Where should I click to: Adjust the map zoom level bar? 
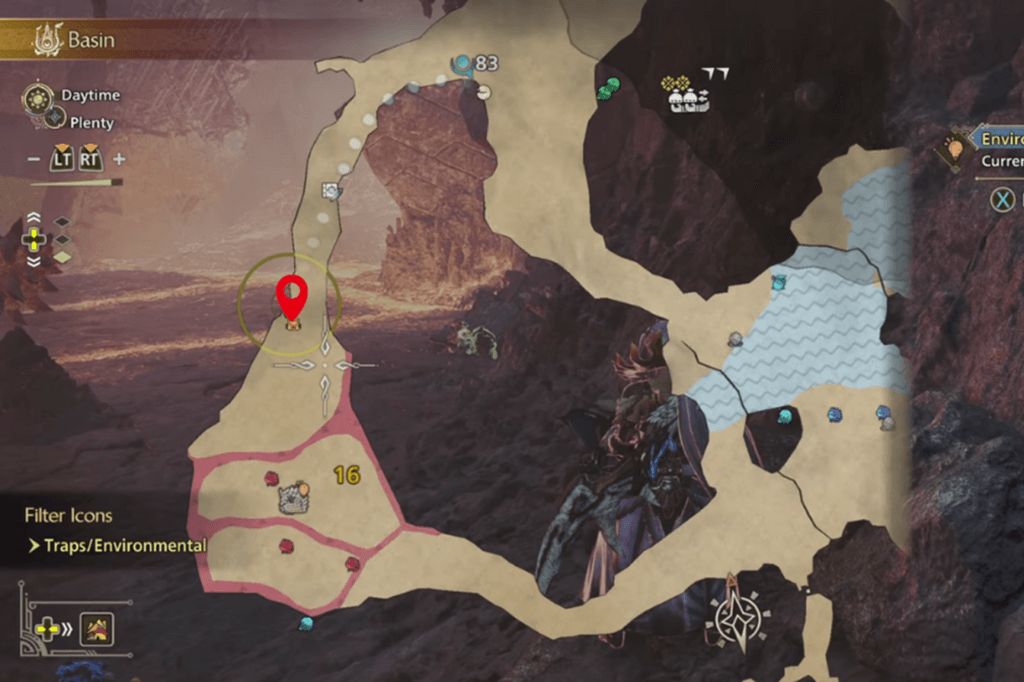(x=76, y=183)
